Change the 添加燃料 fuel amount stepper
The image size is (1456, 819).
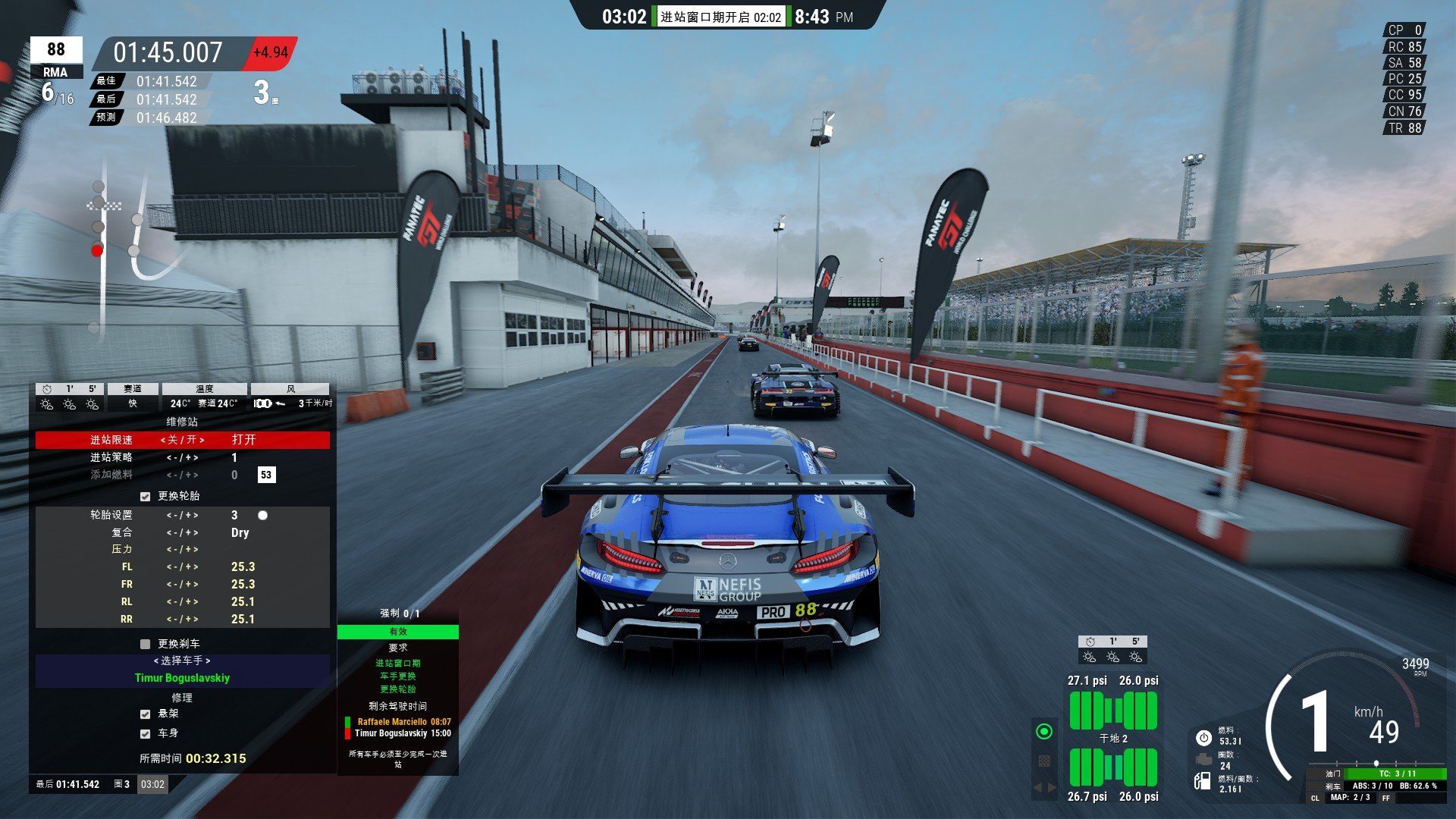tap(182, 475)
